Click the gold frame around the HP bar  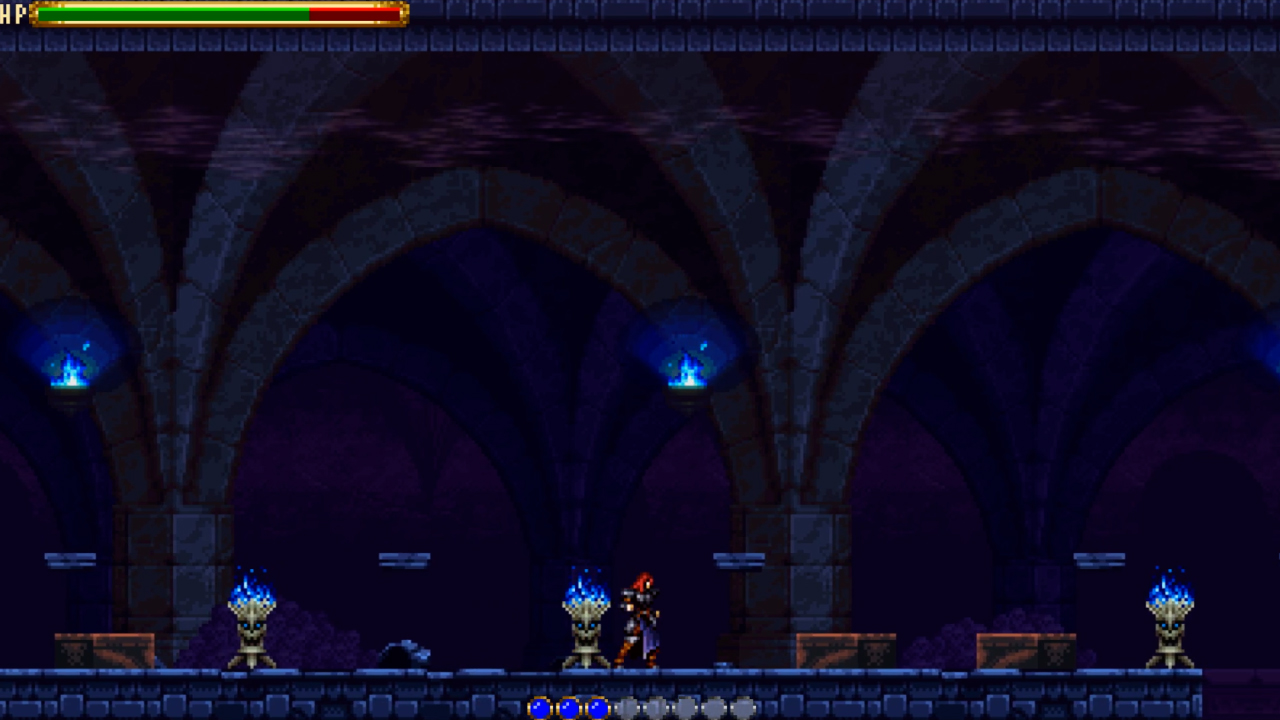pos(33,14)
